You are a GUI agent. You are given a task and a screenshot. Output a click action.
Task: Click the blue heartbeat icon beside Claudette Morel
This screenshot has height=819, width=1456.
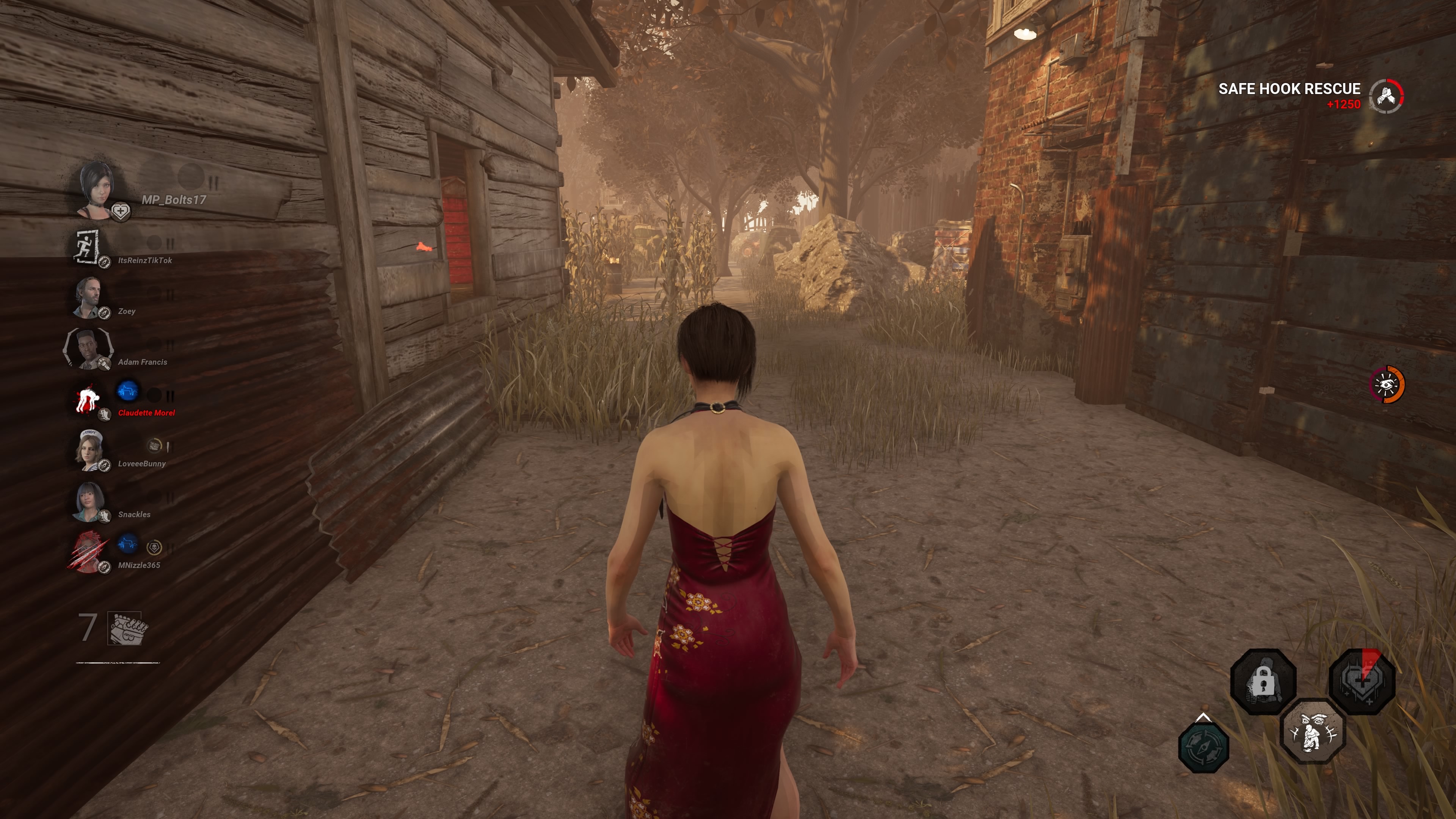(128, 391)
